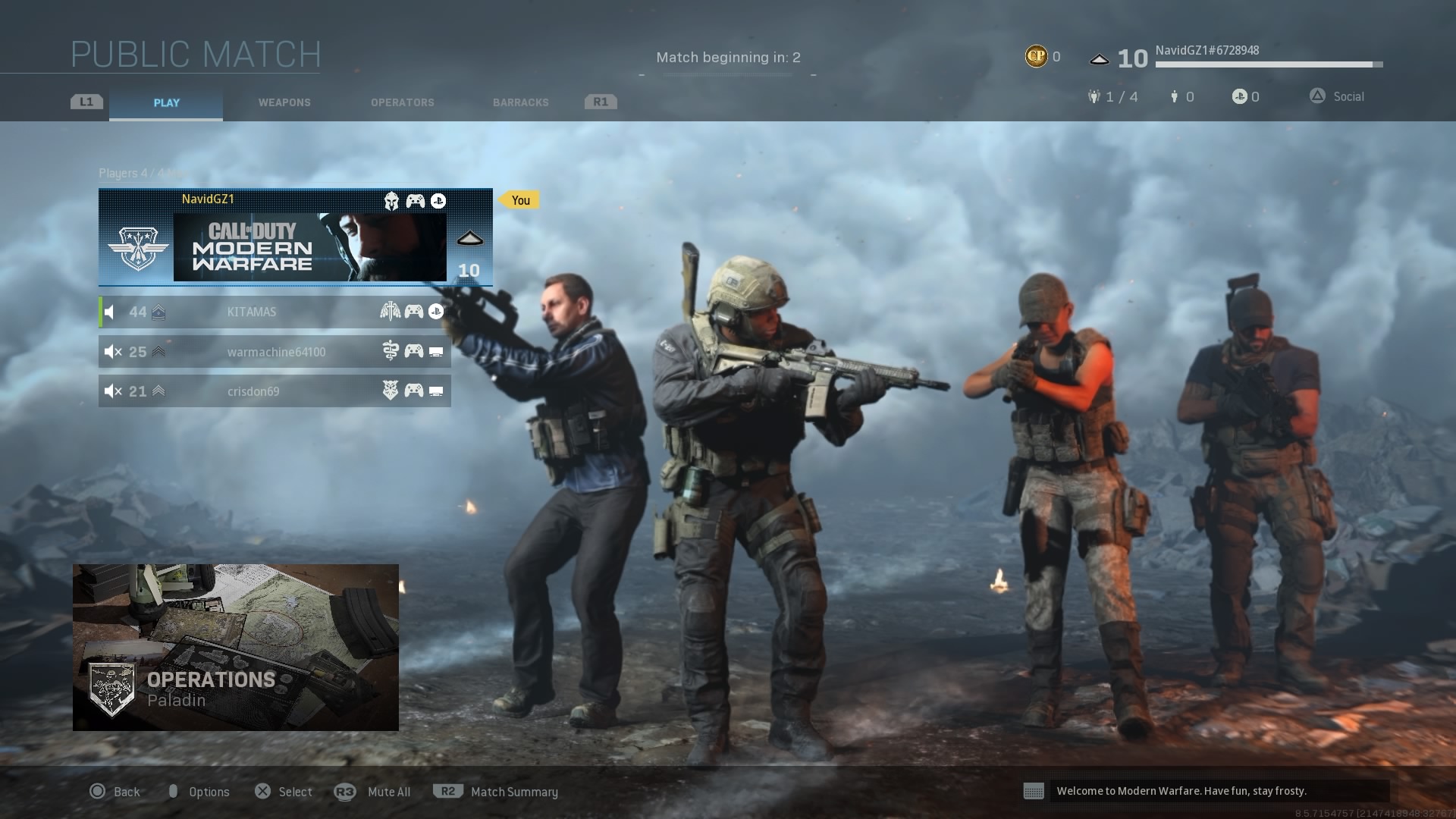1456x819 pixels.
Task: Click the L1 tab shoulder button indicator
Action: (x=86, y=101)
